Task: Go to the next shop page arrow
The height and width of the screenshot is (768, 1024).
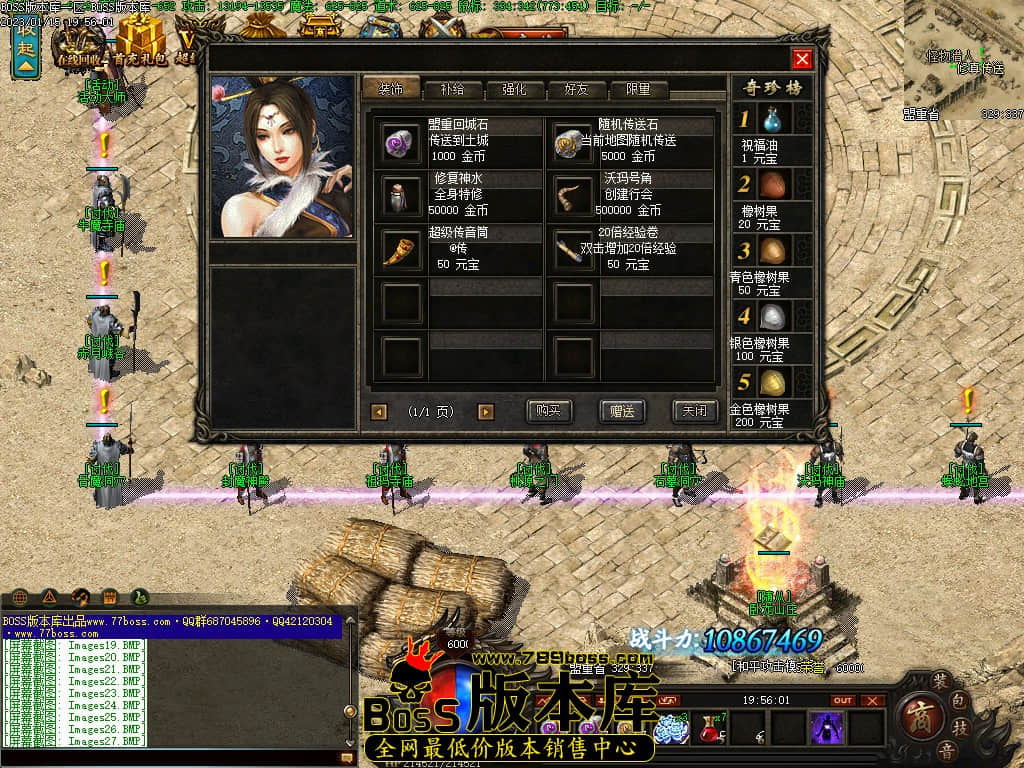Action: pos(486,412)
